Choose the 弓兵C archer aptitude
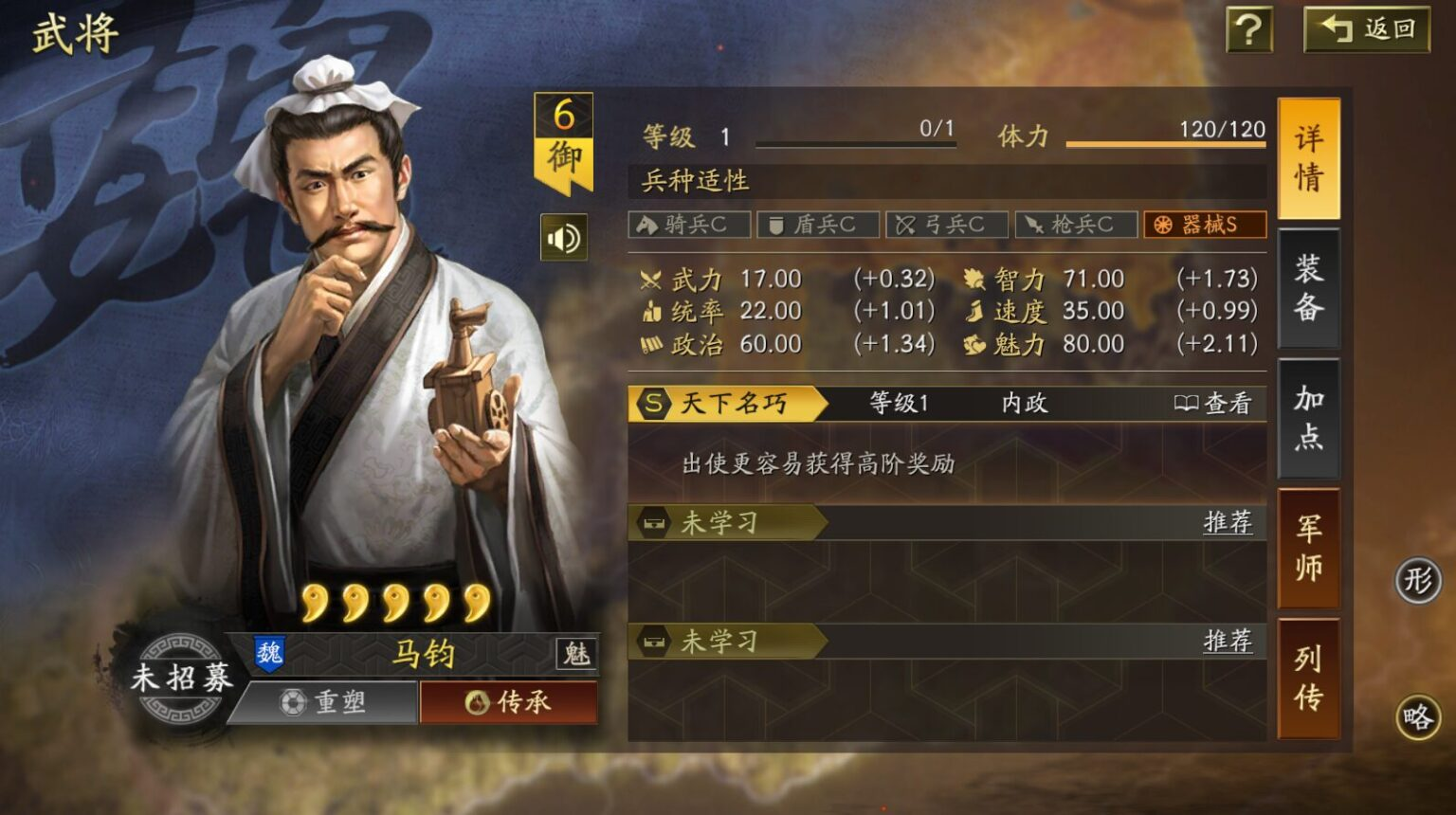 point(947,225)
